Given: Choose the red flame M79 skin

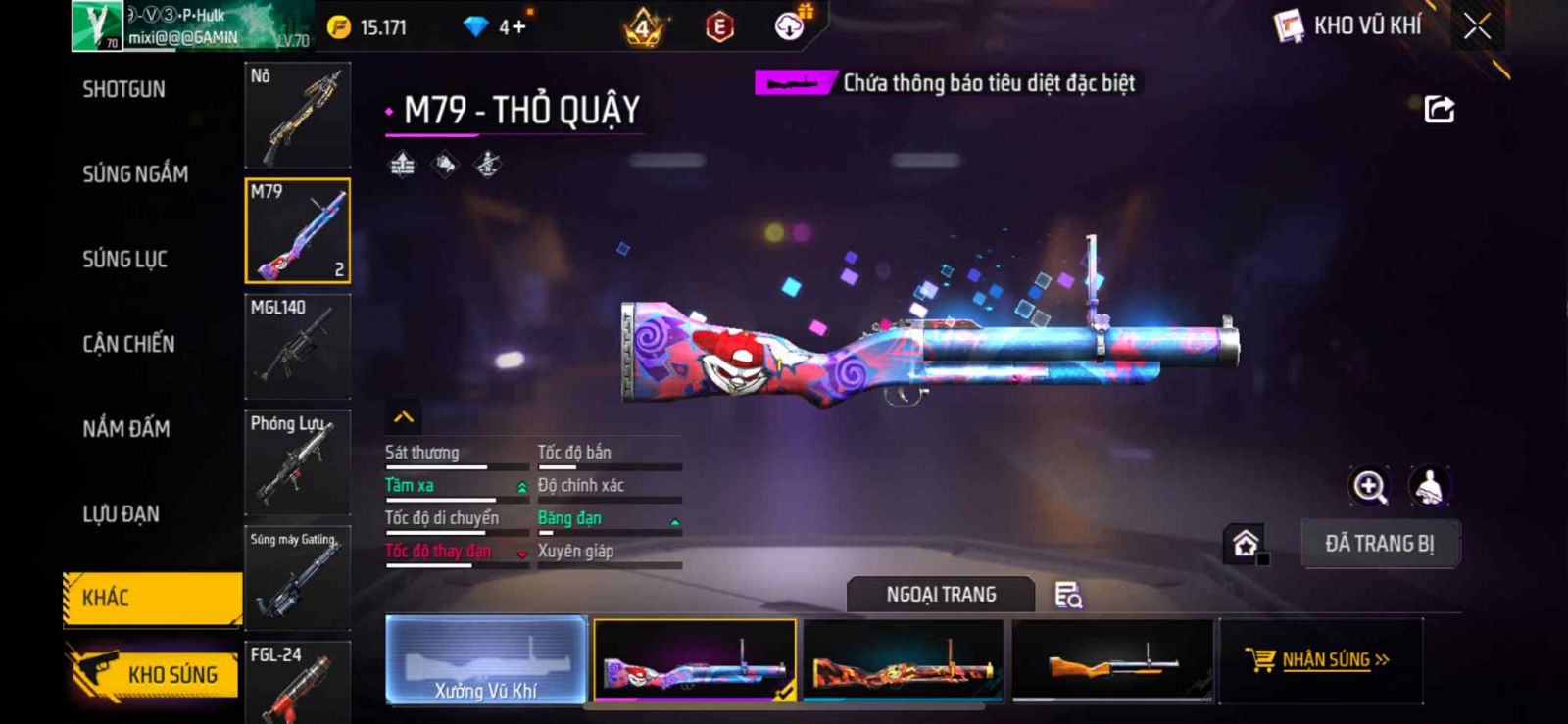Looking at the screenshot, I should pyautogui.click(x=903, y=660).
